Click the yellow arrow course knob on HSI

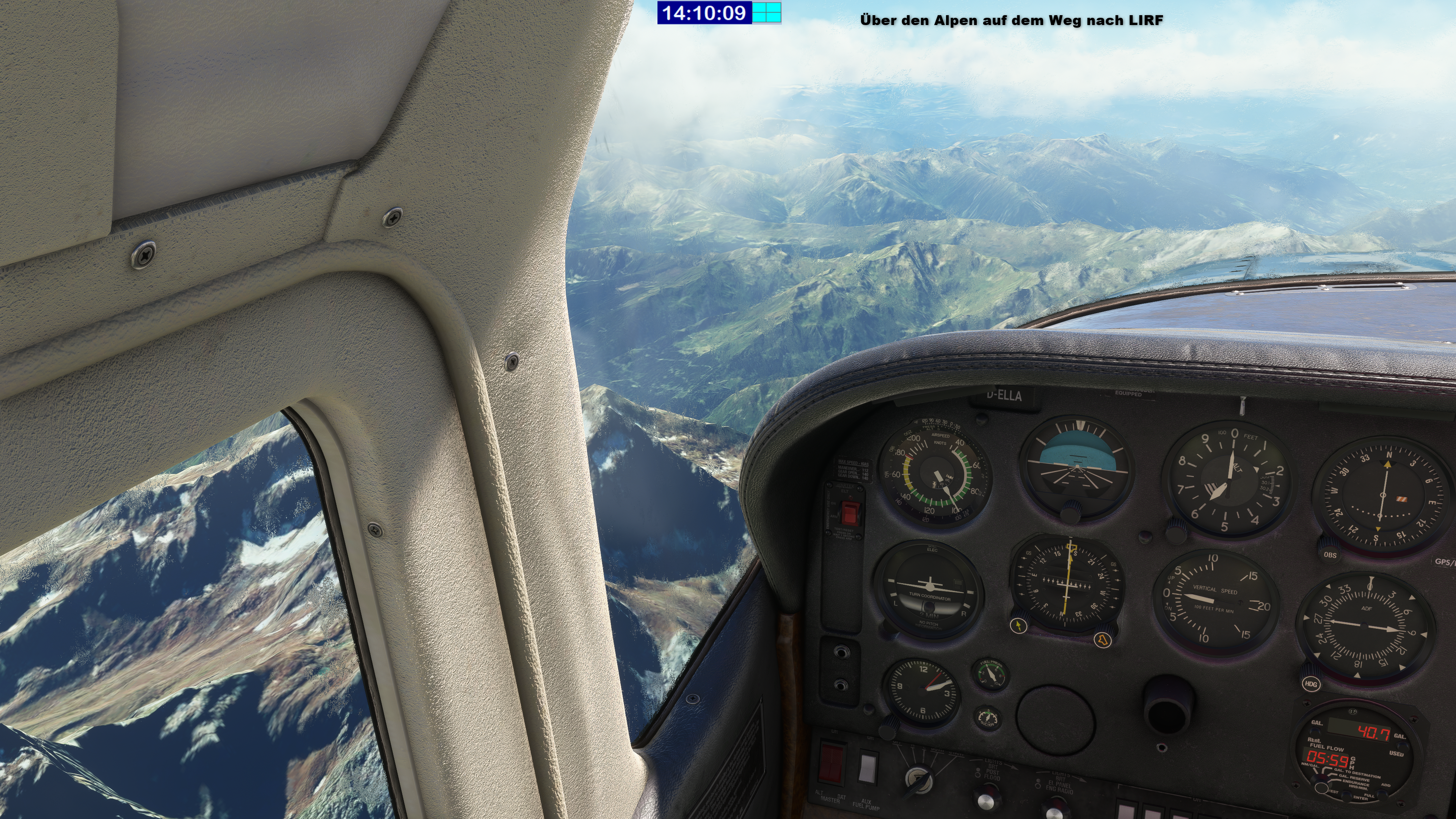point(1018,626)
